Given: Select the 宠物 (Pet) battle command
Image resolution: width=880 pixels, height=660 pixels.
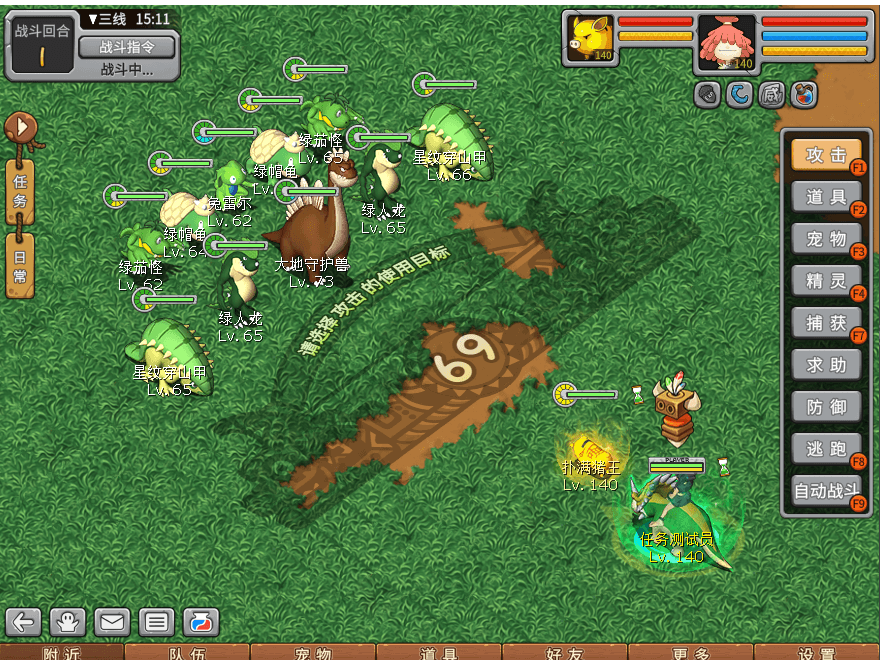Looking at the screenshot, I should [x=825, y=239].
